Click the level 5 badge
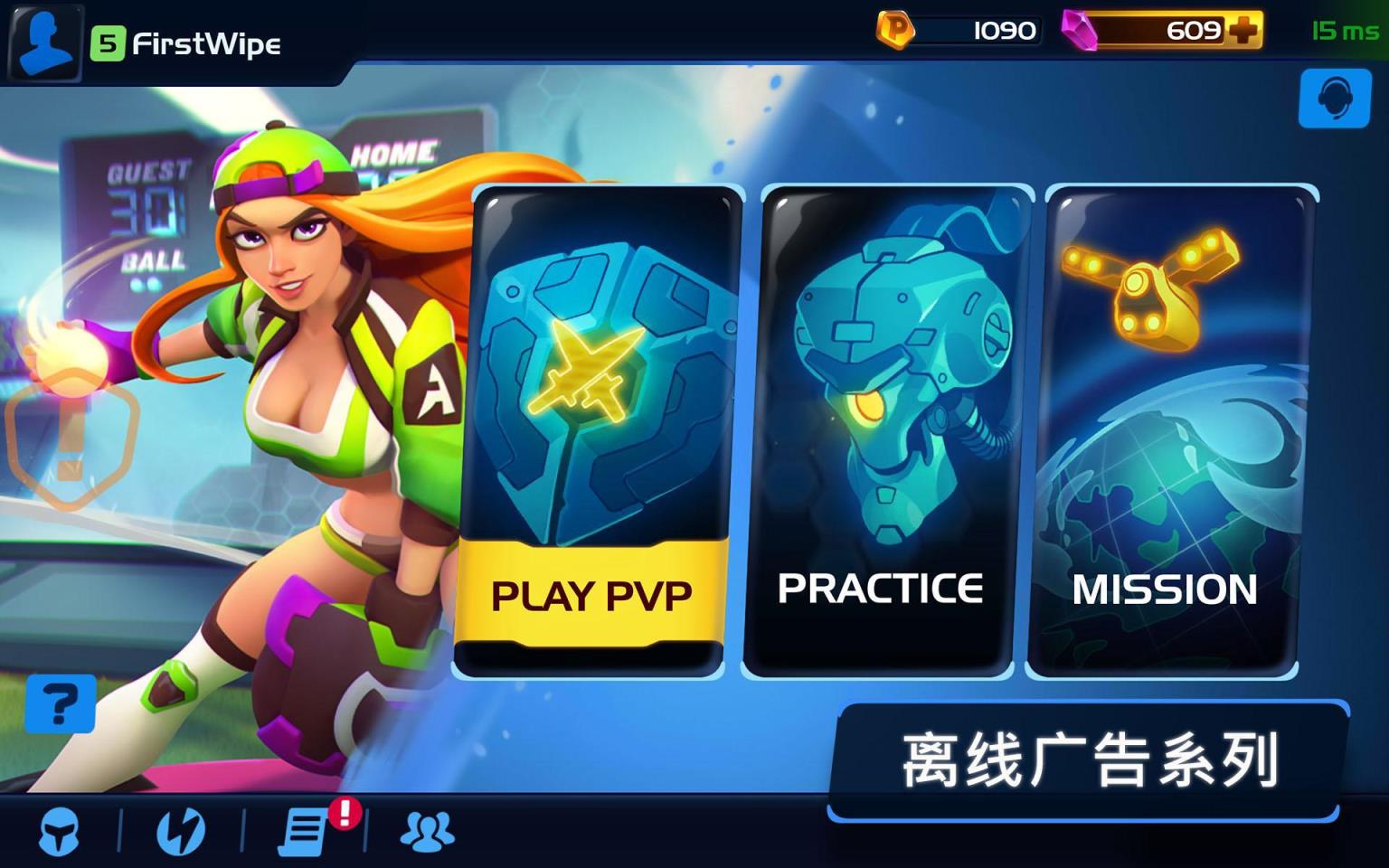The width and height of the screenshot is (1389, 868). point(109,43)
